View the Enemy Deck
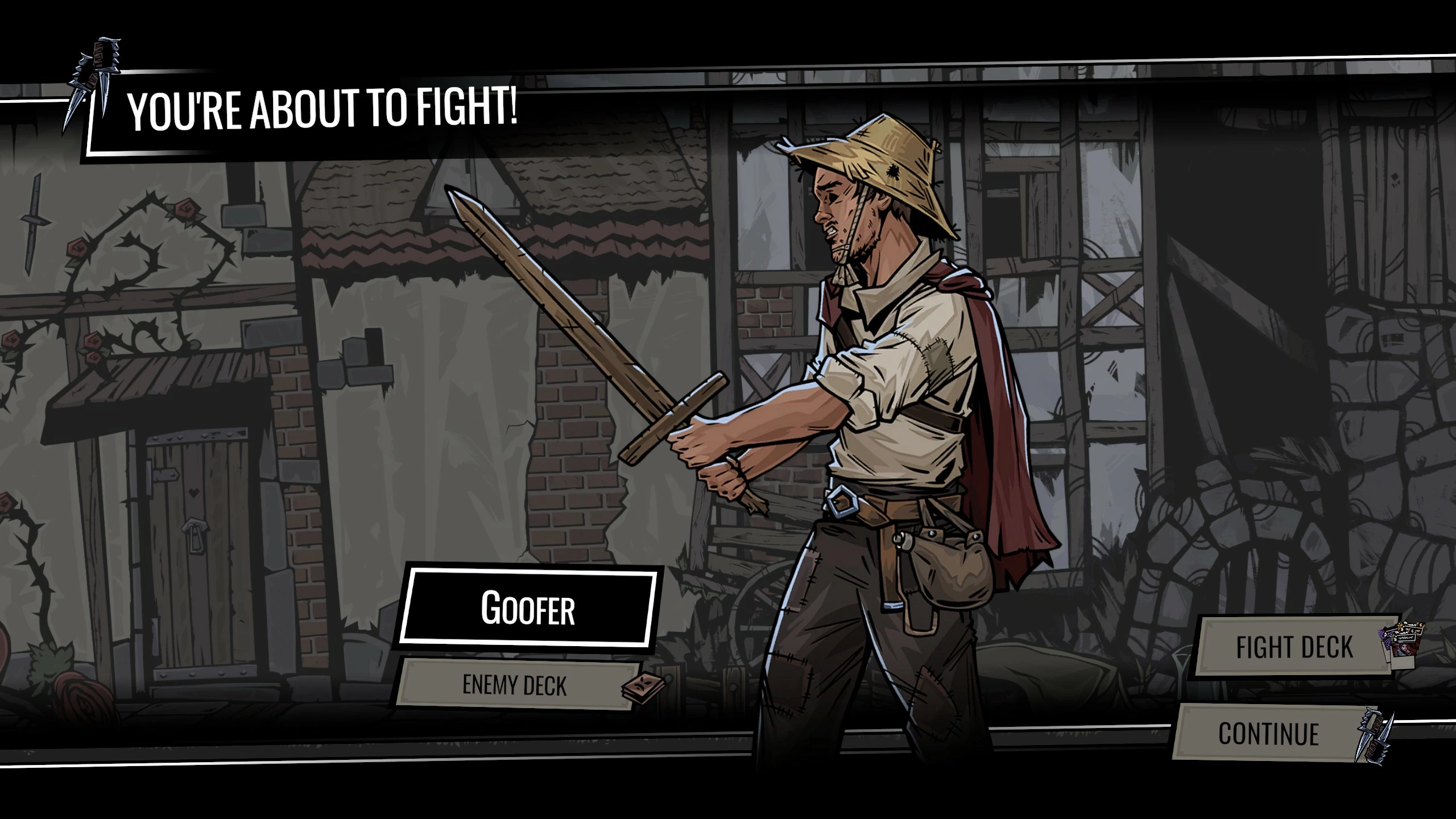The image size is (1456, 819). click(515, 685)
